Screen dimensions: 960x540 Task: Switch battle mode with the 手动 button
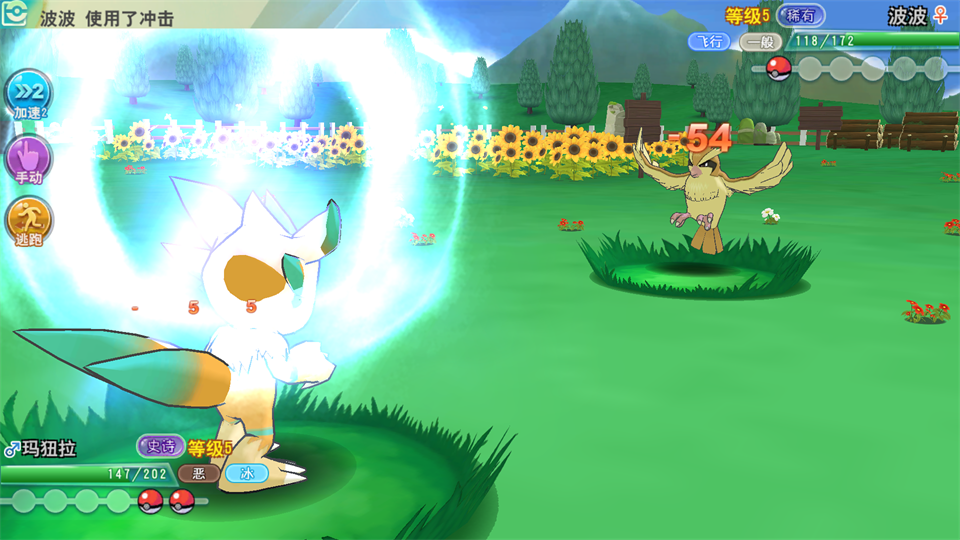tap(27, 158)
